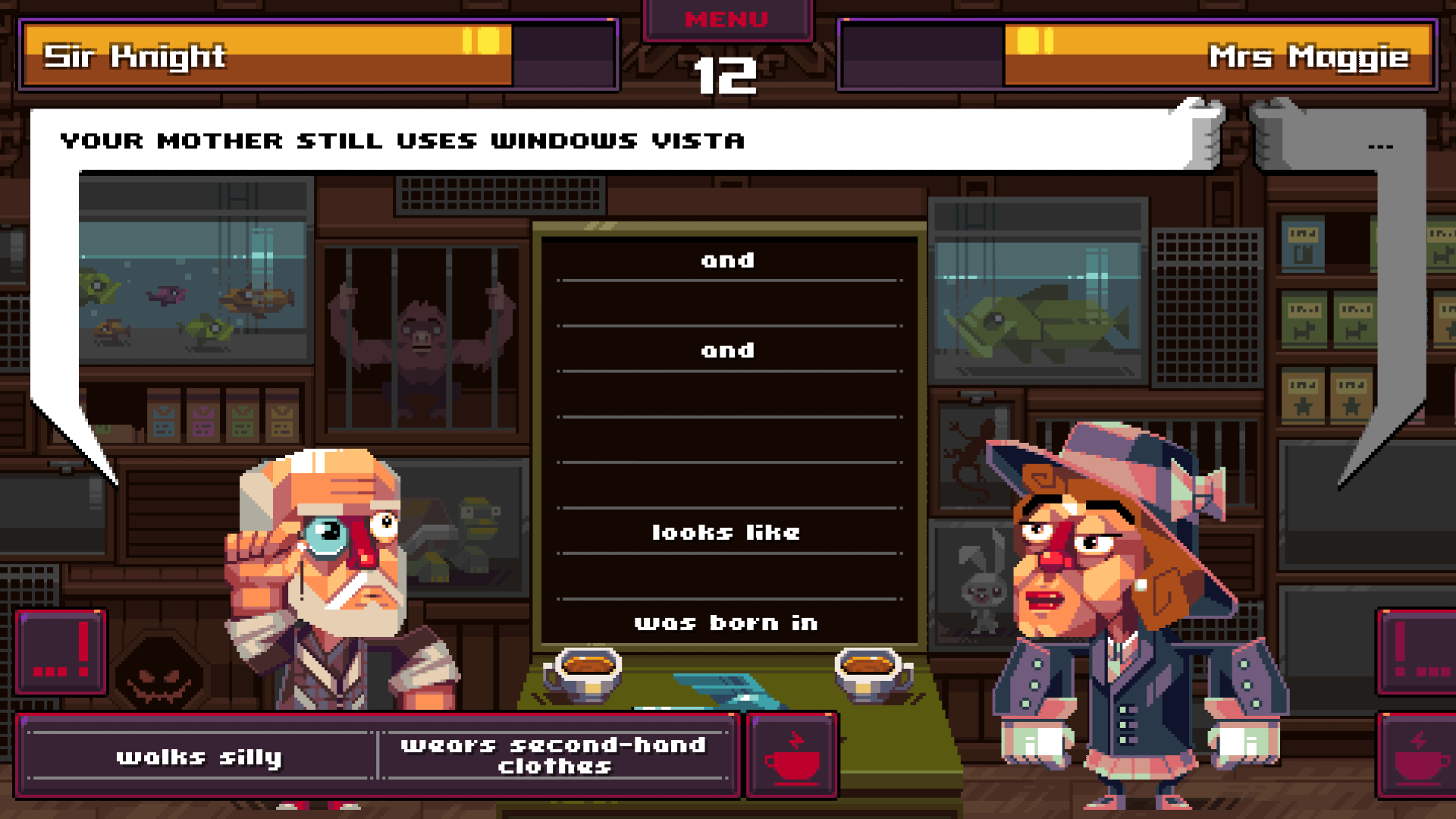Select "wears second-hand clothes" phrase
1456x819 pixels.
[x=554, y=755]
